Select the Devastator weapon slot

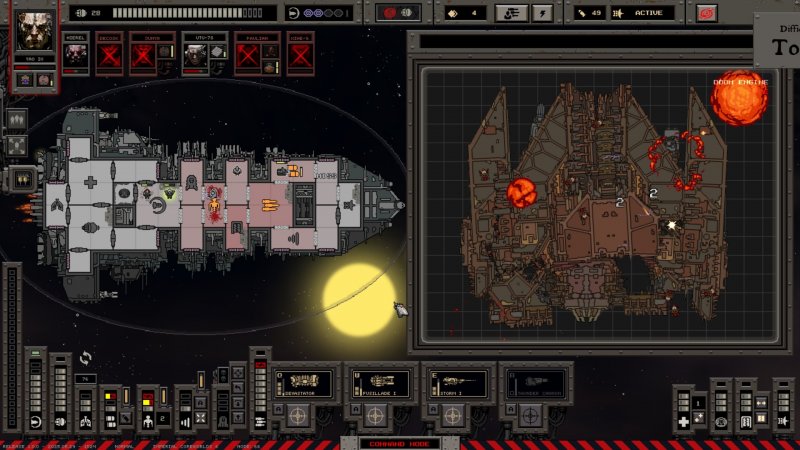303,383
